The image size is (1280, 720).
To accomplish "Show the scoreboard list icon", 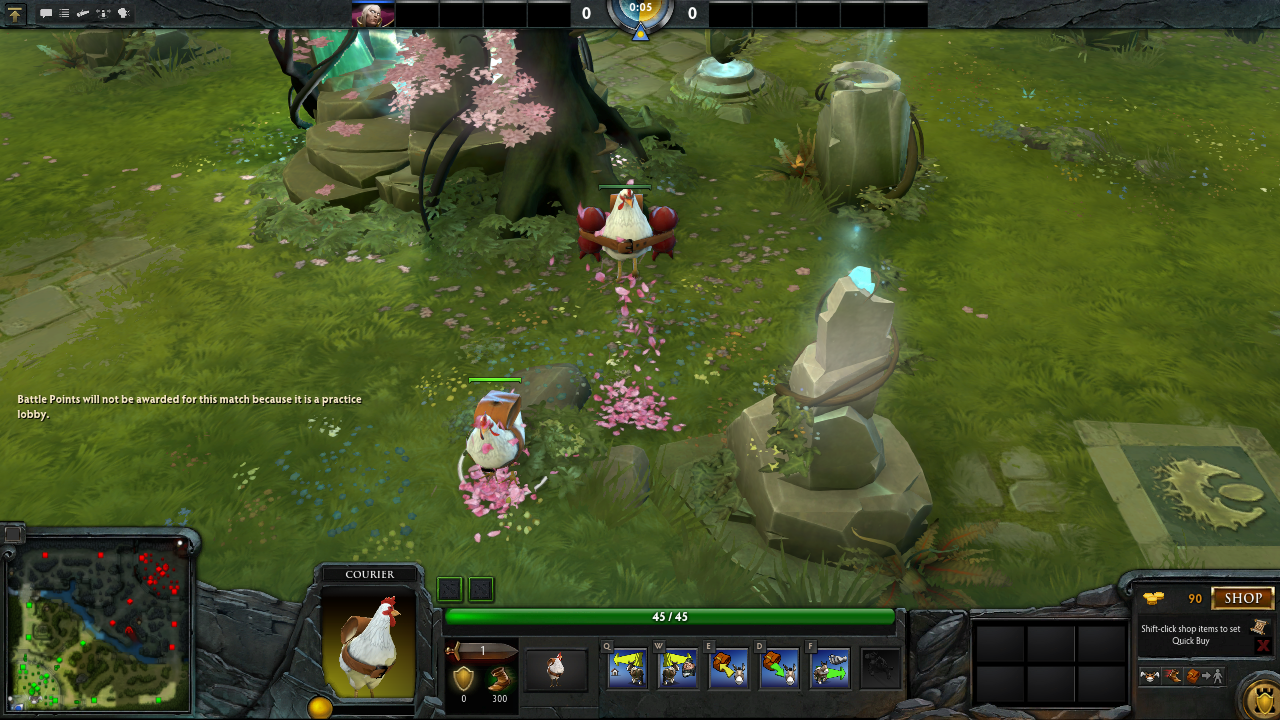I will pyautogui.click(x=64, y=14).
